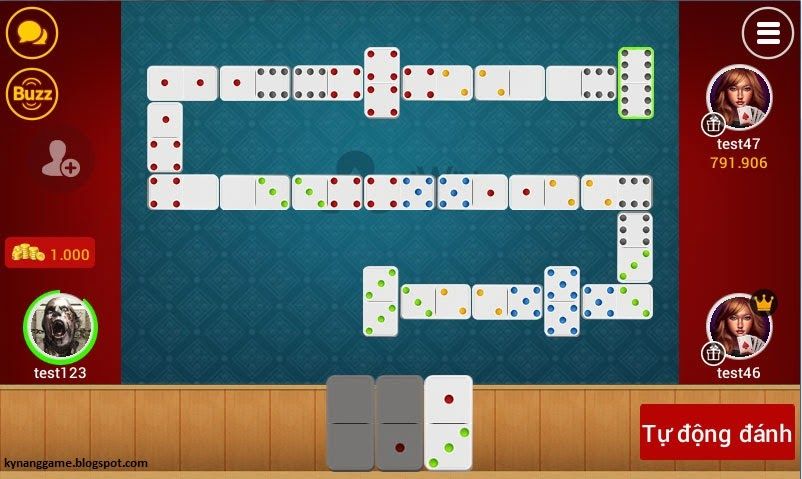802x479 pixels.
Task: Open test123's zombie avatar profile
Action: coord(60,328)
